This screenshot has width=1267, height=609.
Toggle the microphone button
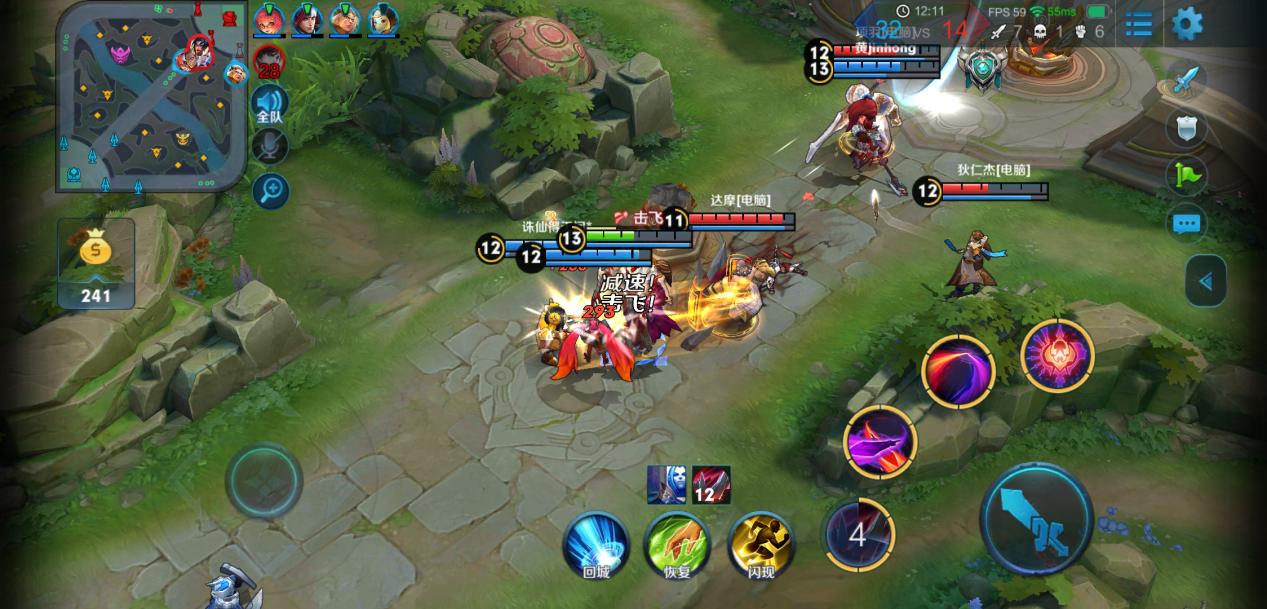pyautogui.click(x=269, y=147)
